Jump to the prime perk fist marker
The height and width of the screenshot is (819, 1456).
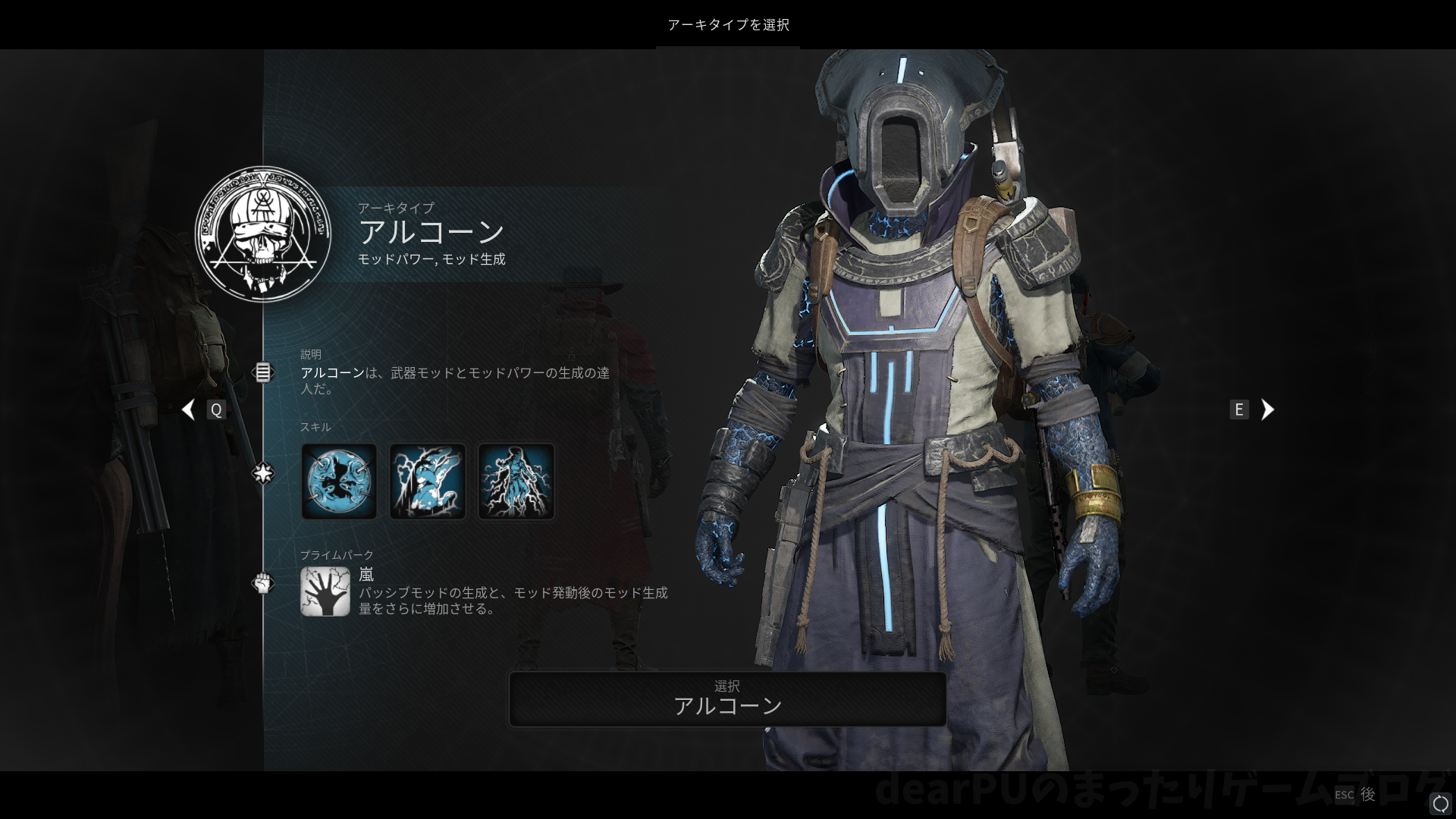point(262,583)
